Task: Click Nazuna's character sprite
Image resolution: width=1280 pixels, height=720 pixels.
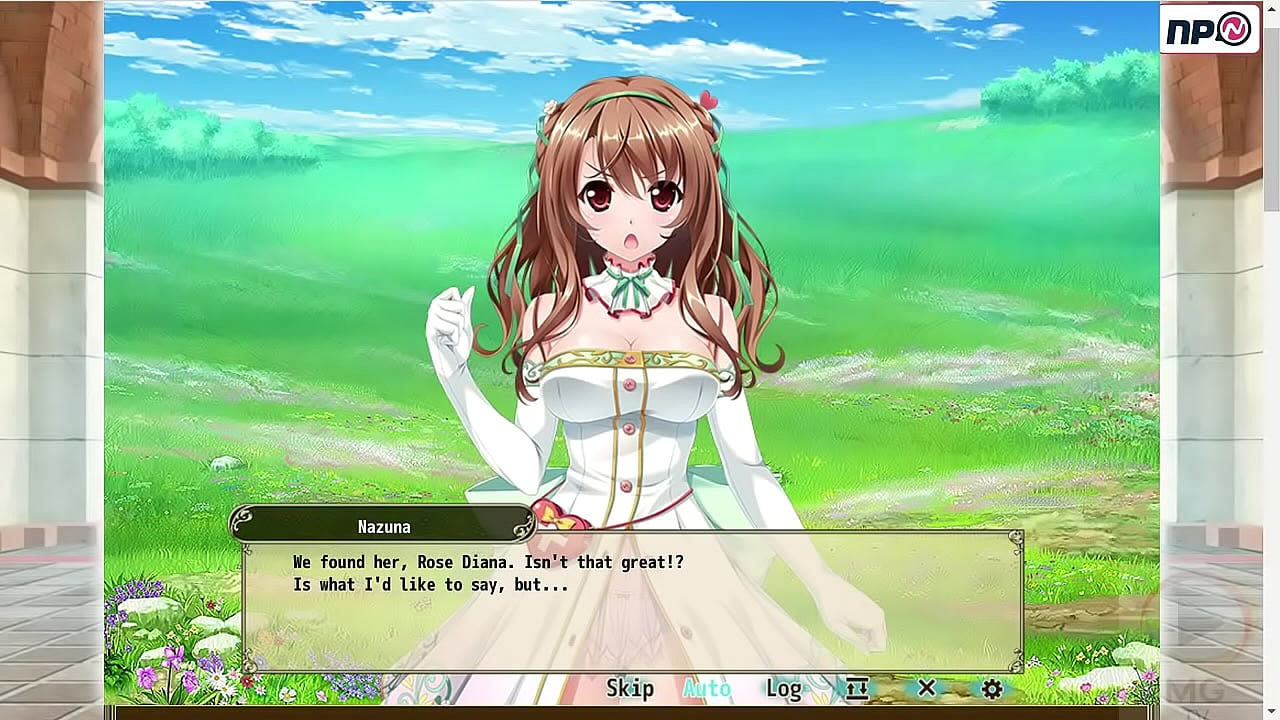Action: point(630,300)
